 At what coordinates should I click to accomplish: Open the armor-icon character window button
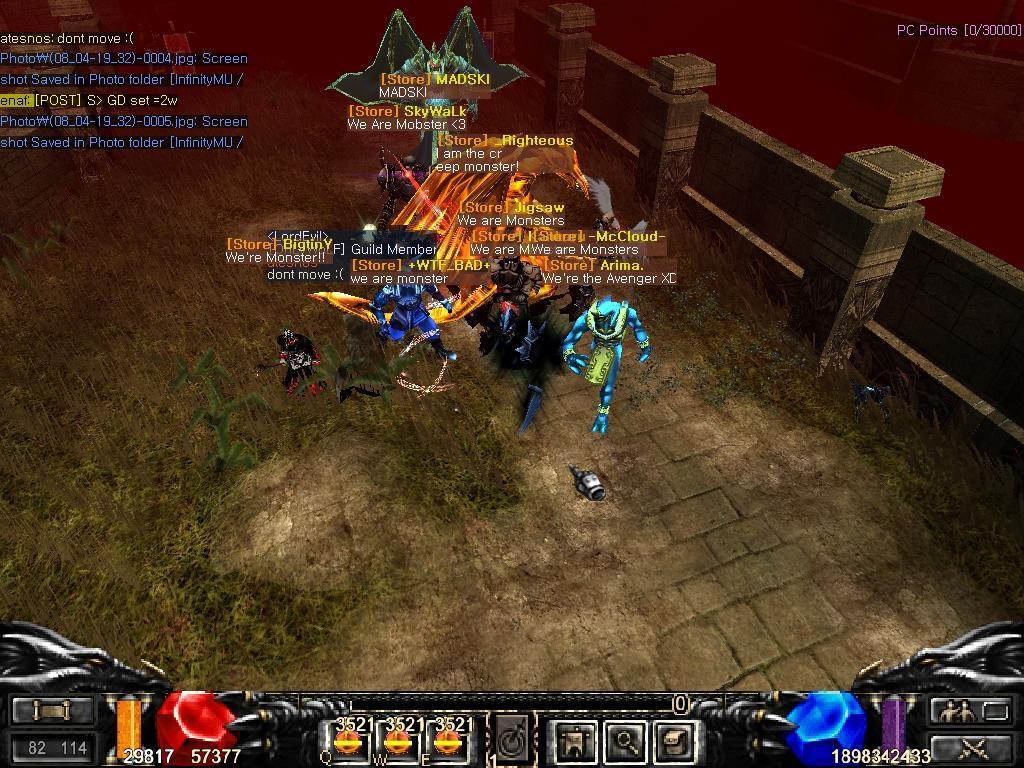click(576, 741)
